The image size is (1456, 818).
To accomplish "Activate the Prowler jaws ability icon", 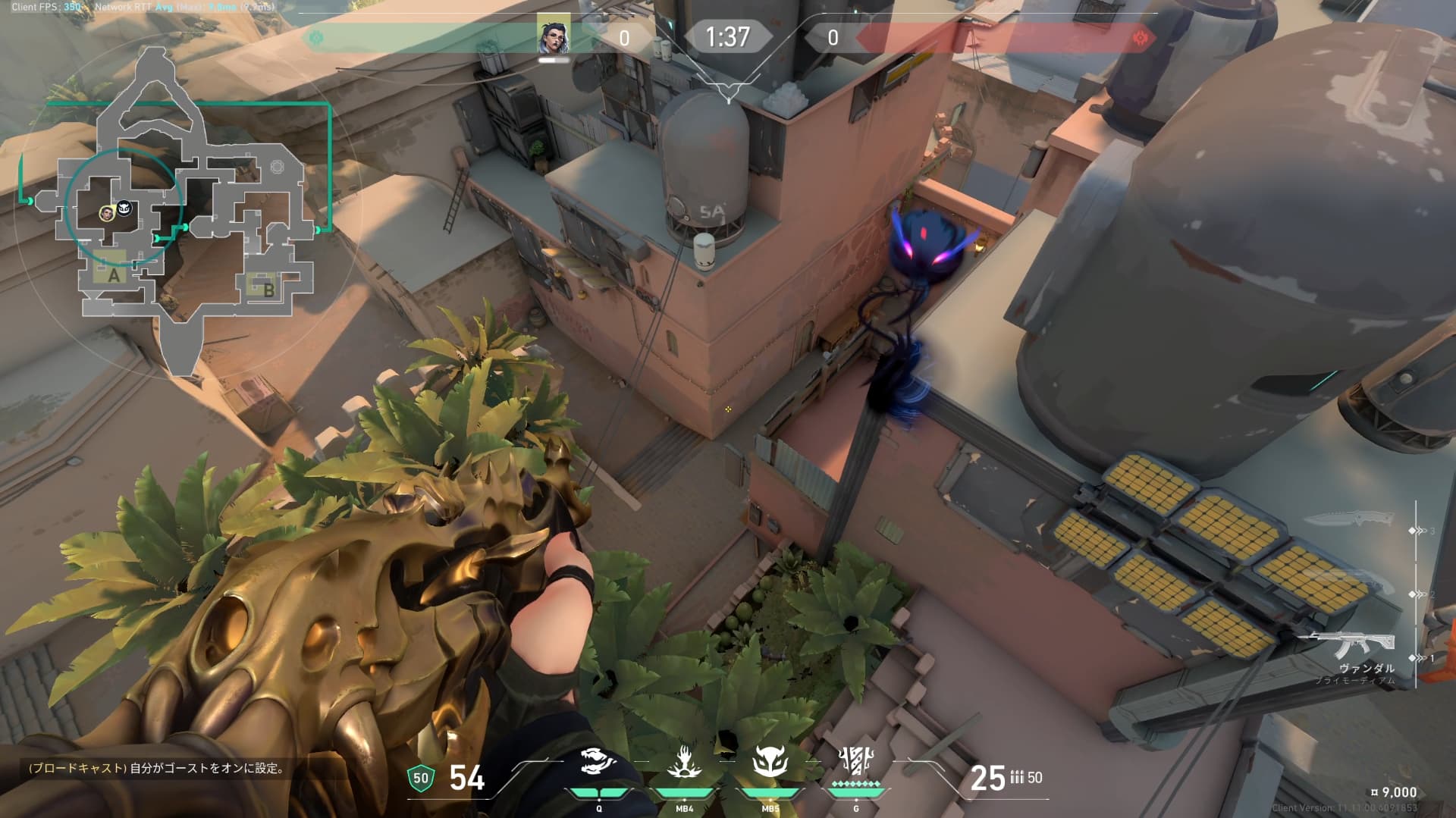I will click(599, 761).
